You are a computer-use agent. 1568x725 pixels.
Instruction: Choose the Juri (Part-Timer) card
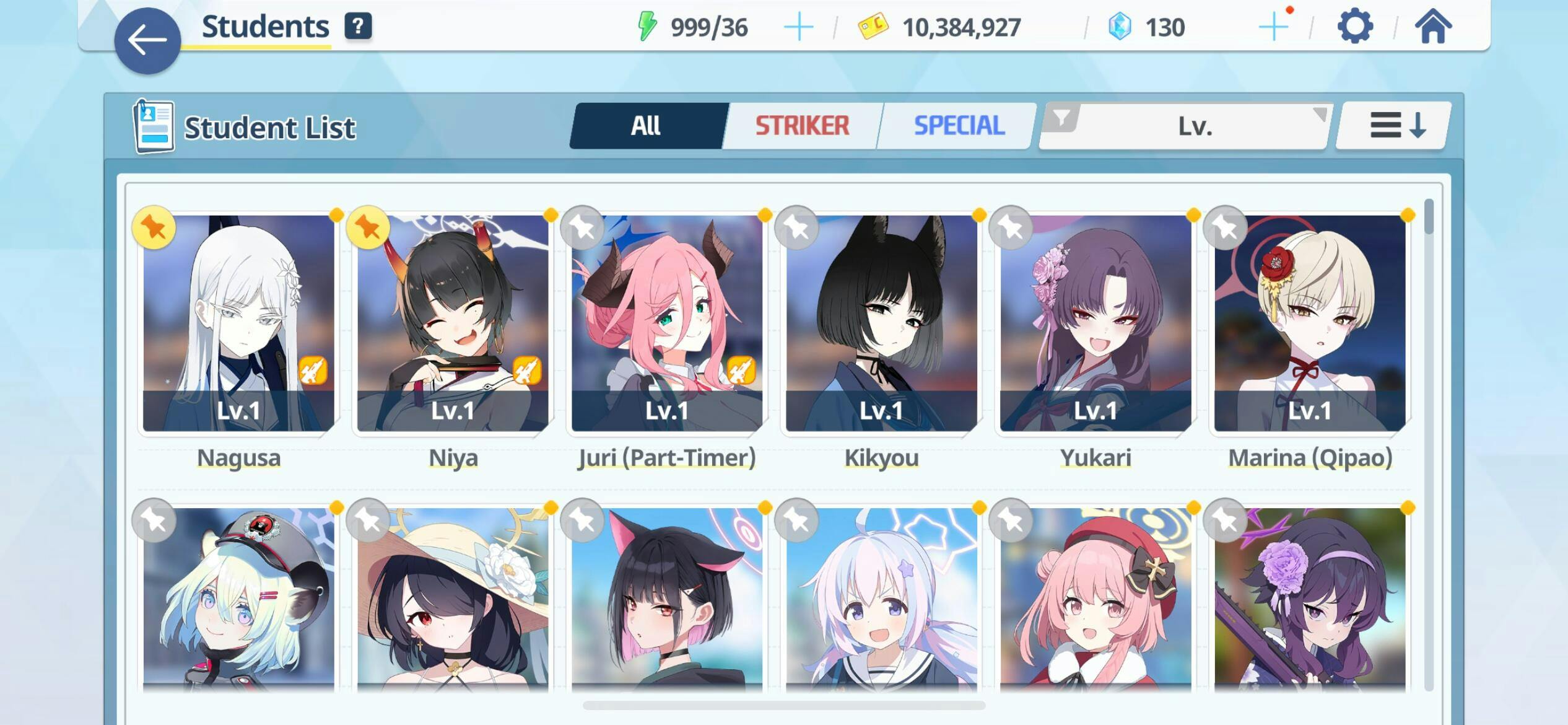pyautogui.click(x=667, y=323)
